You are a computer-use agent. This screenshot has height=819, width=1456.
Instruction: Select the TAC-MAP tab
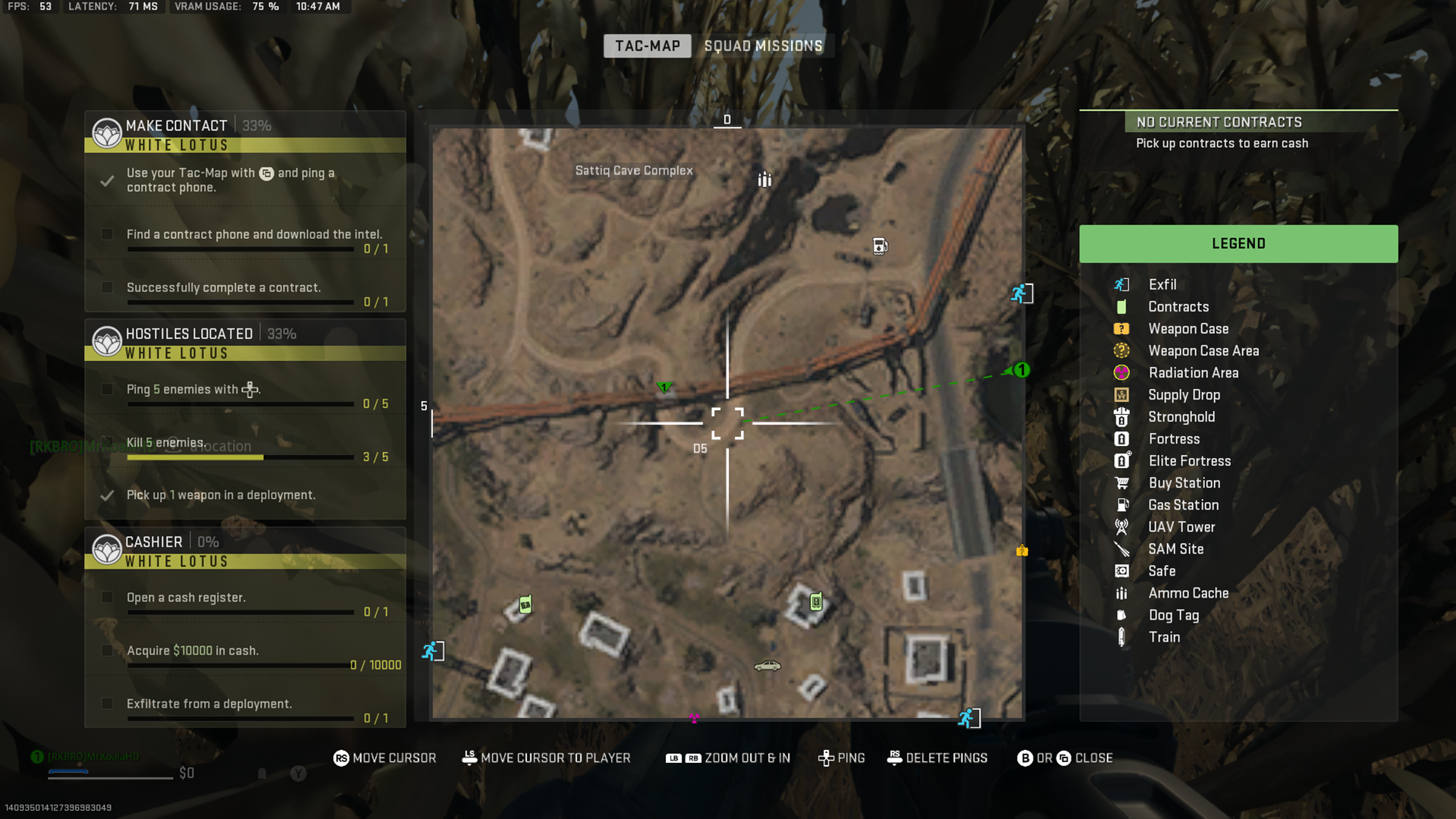646,45
